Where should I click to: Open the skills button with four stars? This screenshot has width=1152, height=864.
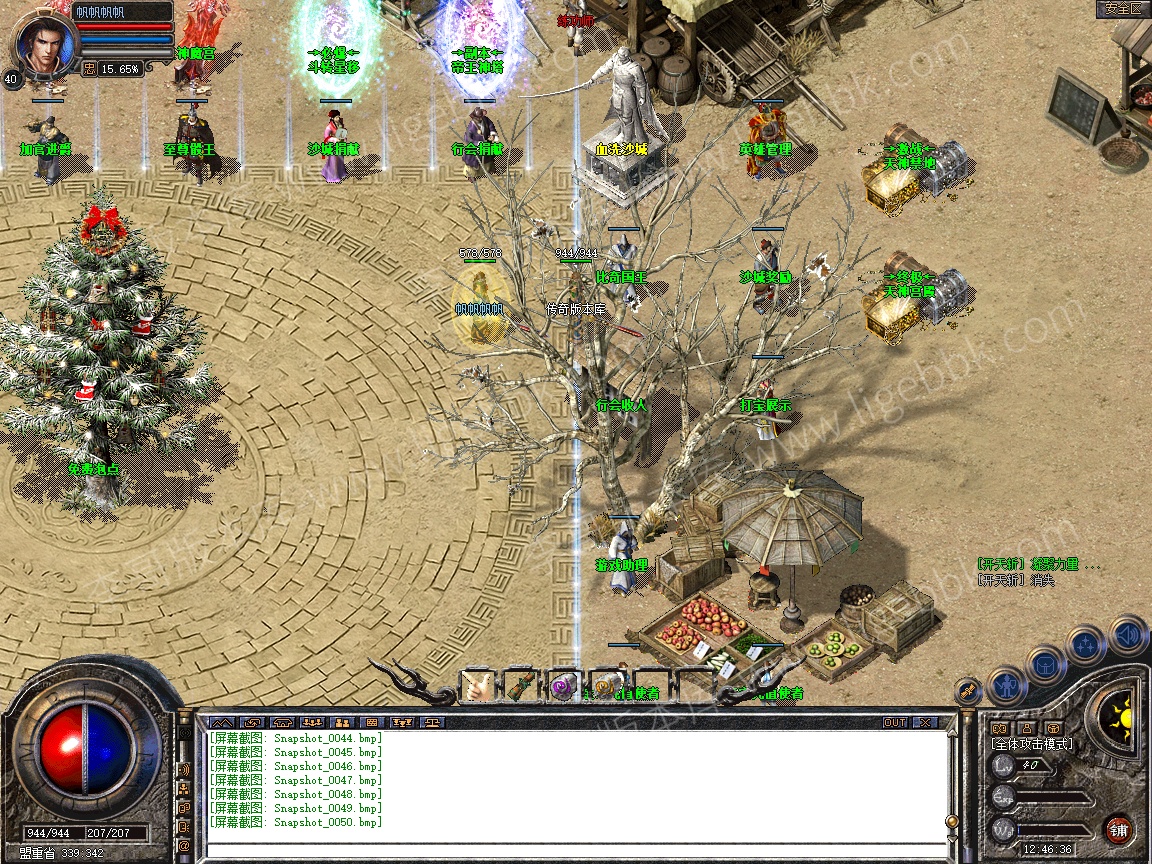click(x=1087, y=645)
